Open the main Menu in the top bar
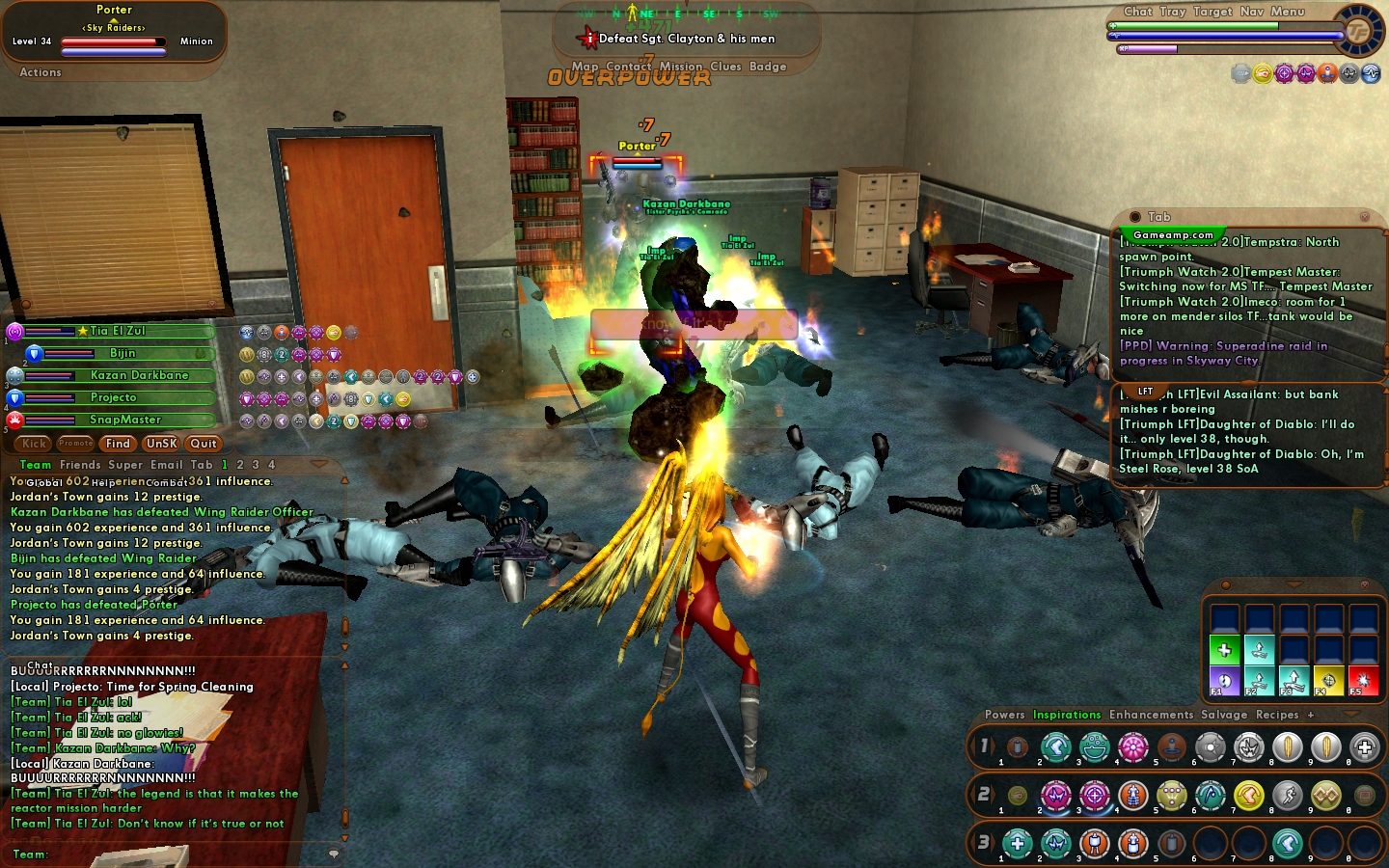 coord(1288,12)
